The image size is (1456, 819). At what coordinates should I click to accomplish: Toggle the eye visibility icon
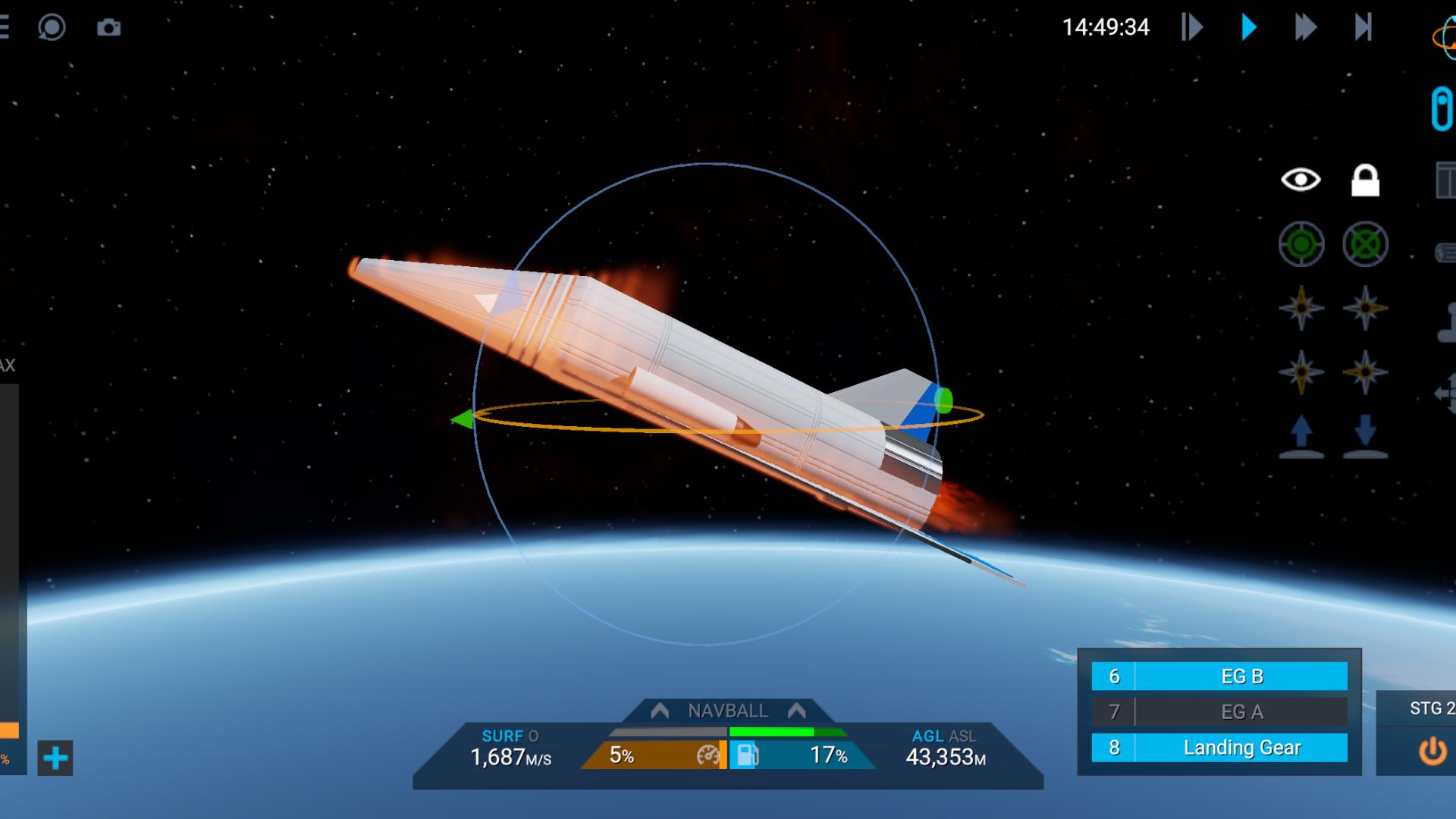pos(1301,180)
